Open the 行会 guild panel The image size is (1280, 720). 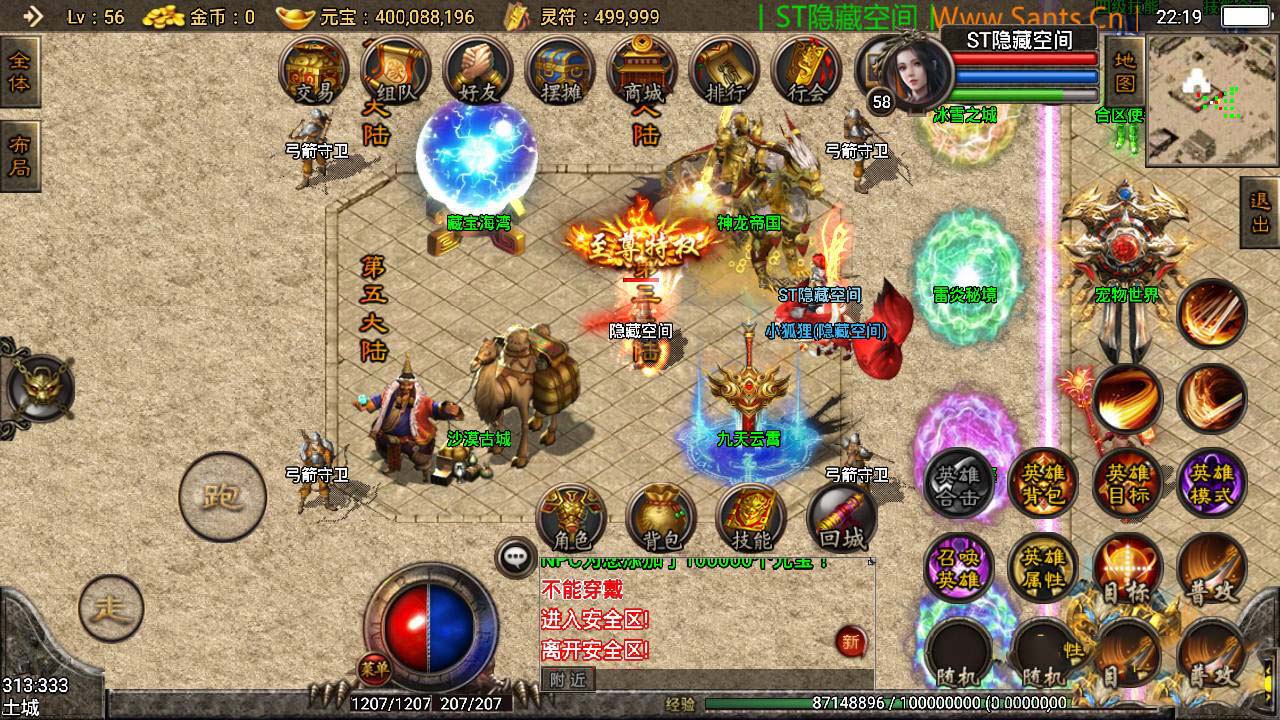tap(806, 72)
